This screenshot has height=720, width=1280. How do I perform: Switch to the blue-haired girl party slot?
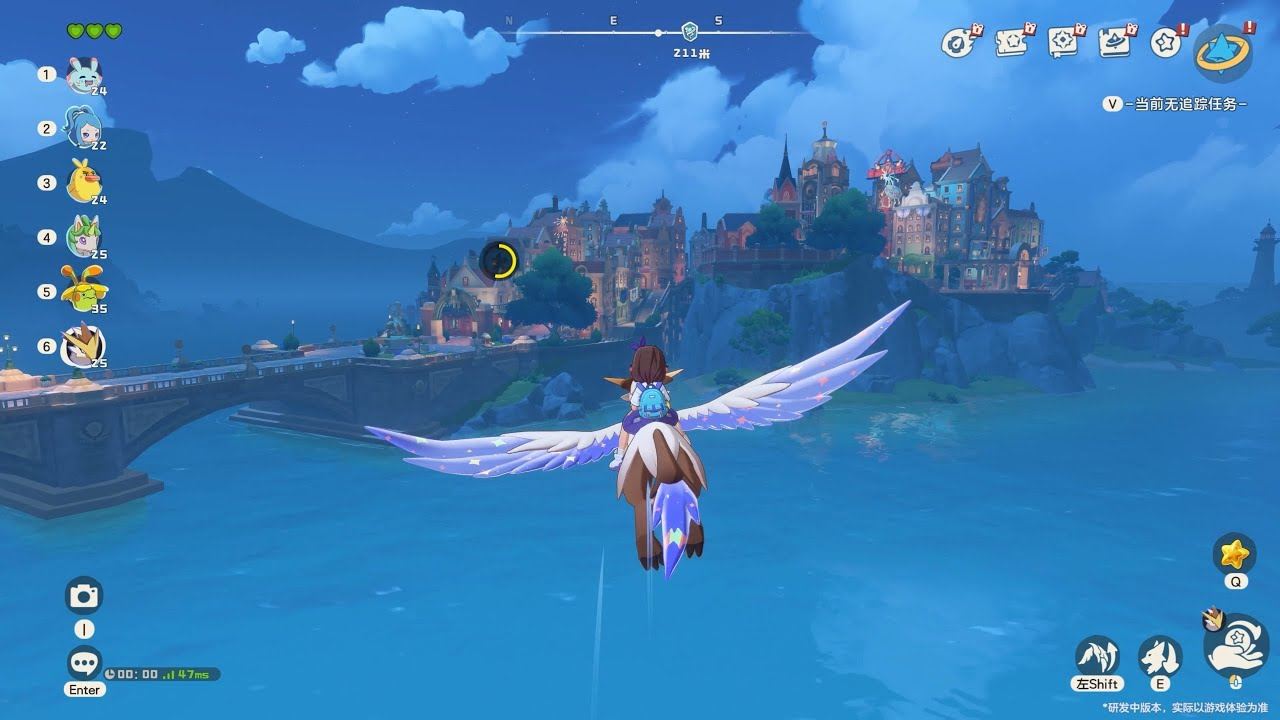click(83, 128)
